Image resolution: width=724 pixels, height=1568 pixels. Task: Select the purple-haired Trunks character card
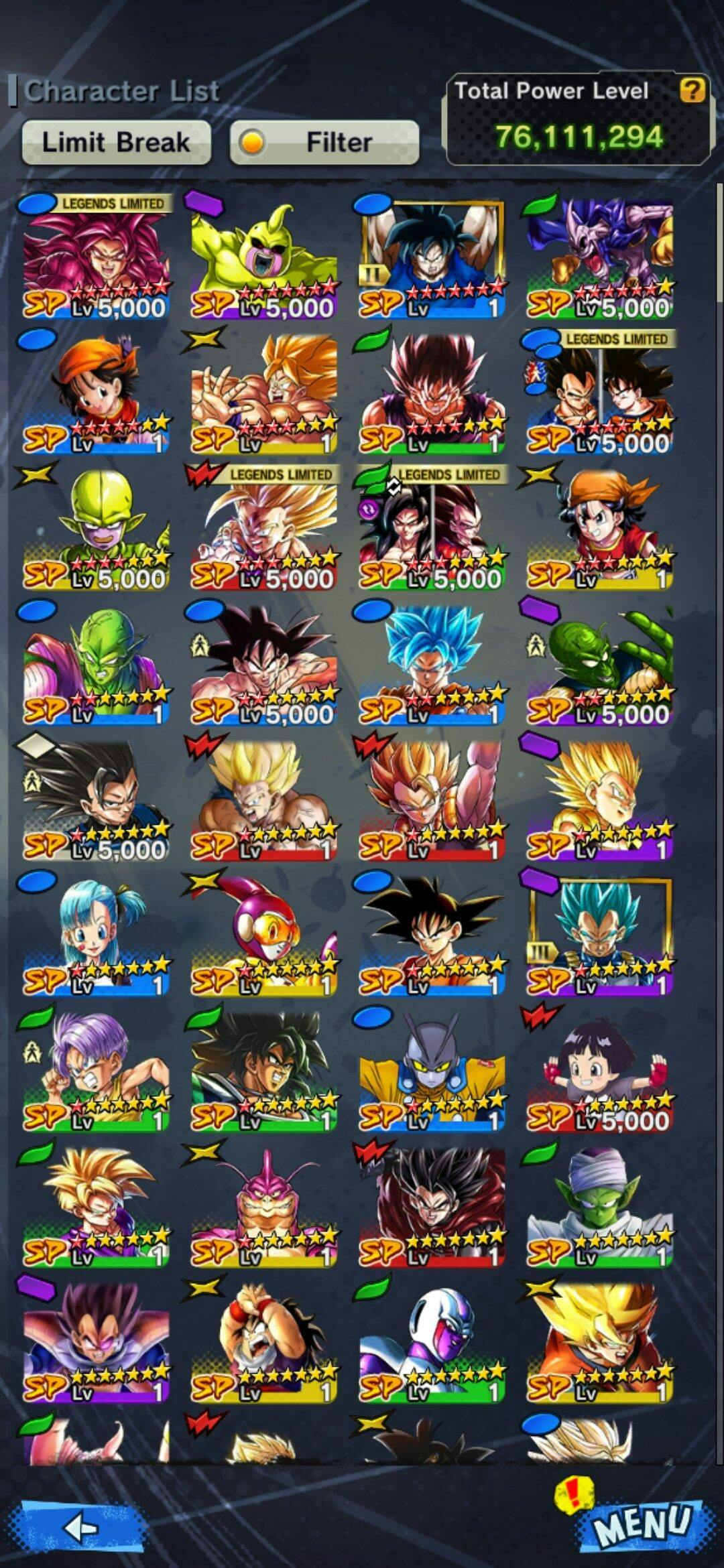96,1070
